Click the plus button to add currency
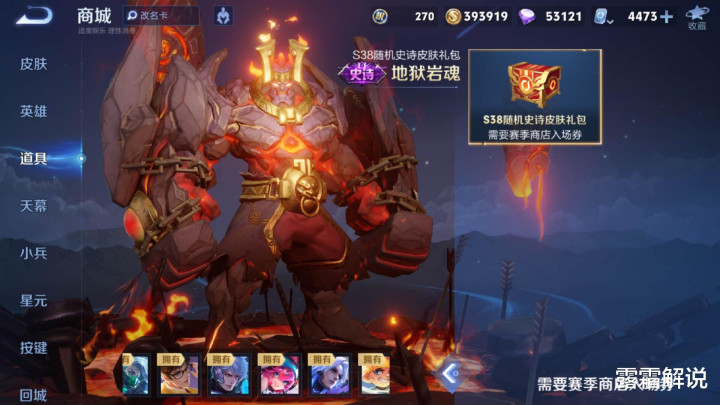Image resolution: width=720 pixels, height=405 pixels. (666, 16)
